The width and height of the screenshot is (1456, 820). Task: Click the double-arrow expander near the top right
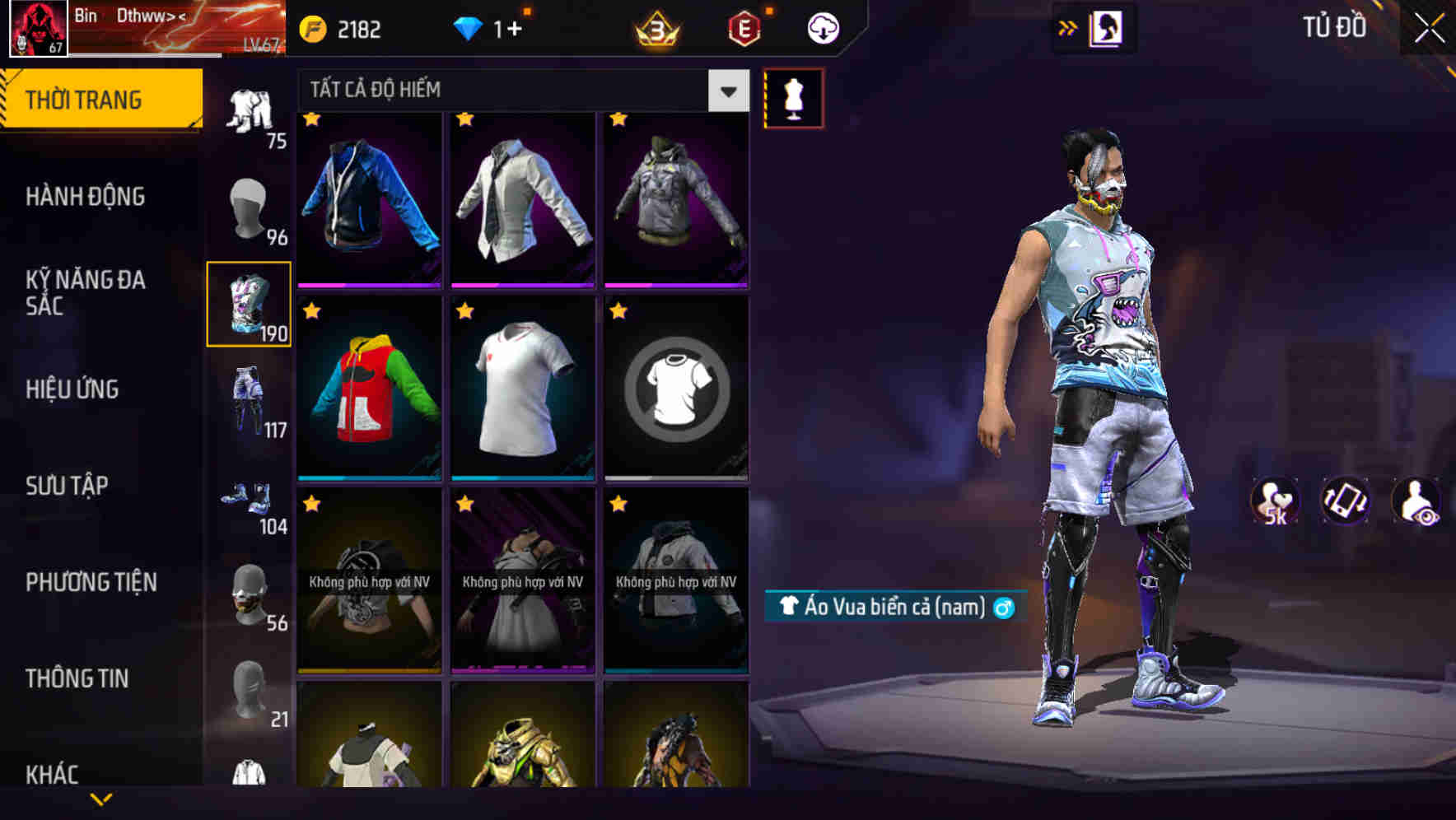click(1068, 26)
